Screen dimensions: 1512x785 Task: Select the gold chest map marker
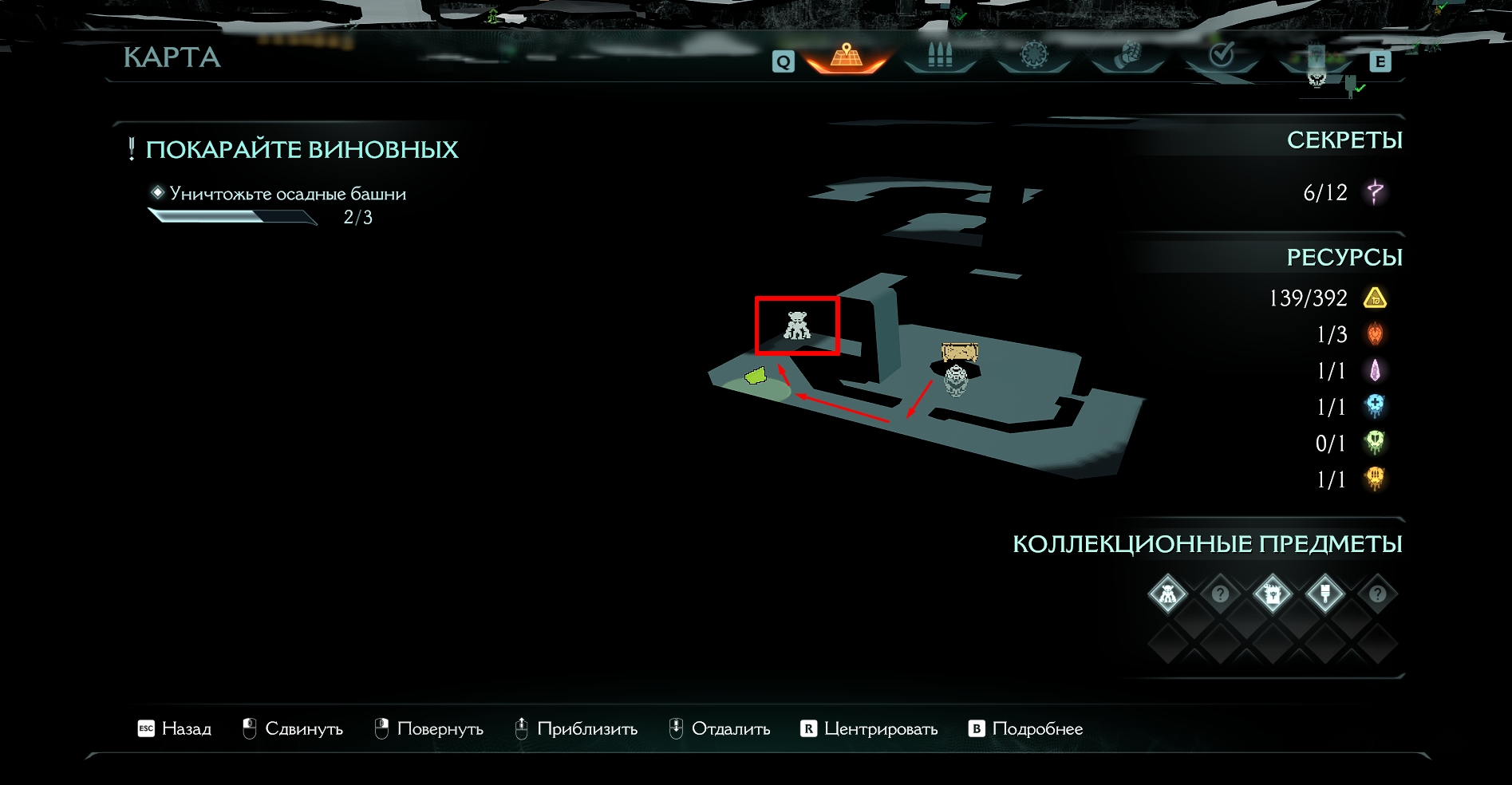(960, 352)
